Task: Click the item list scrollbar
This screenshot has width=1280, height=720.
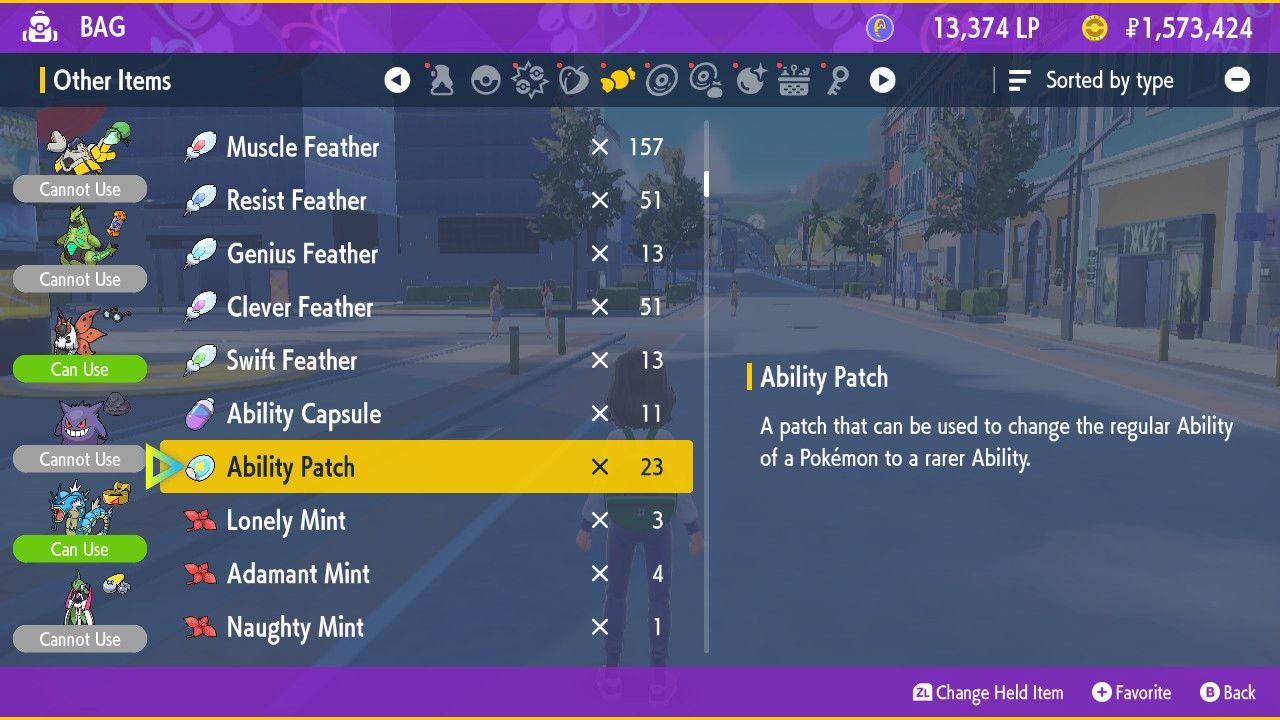Action: click(708, 185)
